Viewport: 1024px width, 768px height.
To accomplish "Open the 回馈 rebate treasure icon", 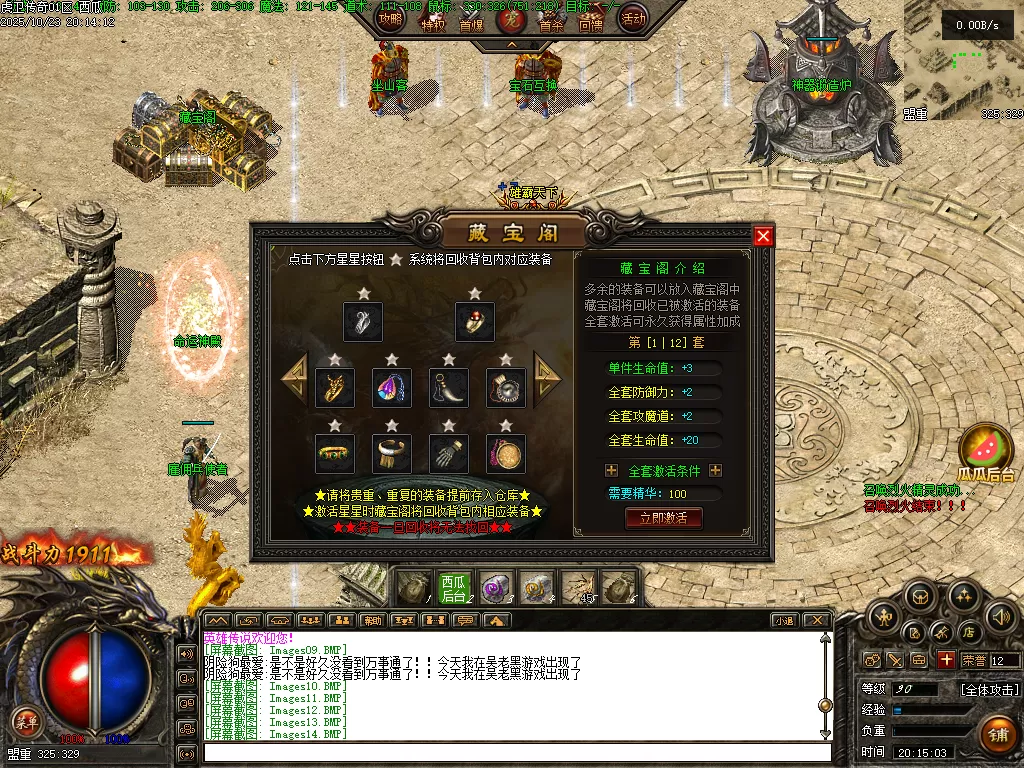I will pos(590,22).
